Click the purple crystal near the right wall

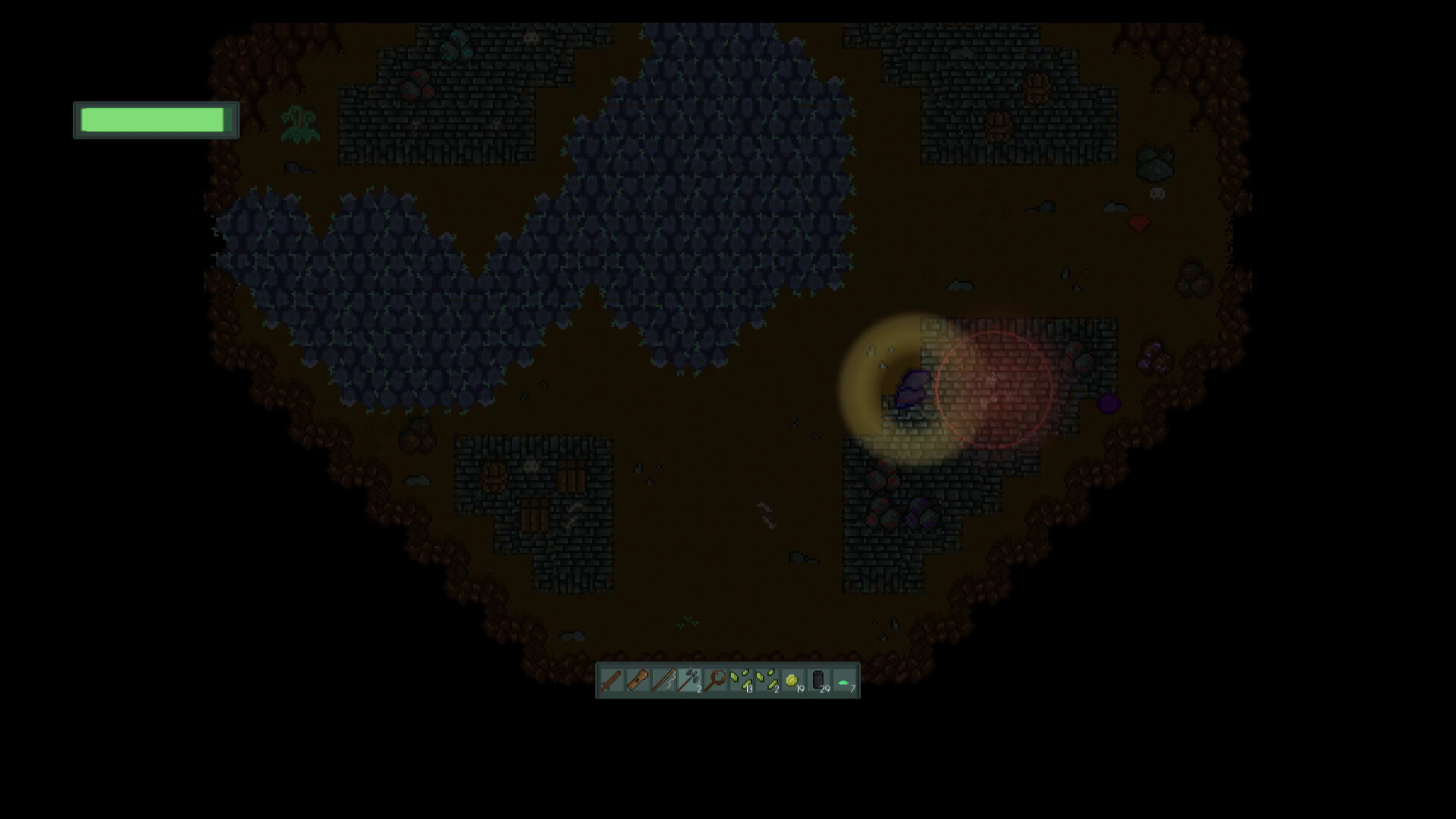1109,403
